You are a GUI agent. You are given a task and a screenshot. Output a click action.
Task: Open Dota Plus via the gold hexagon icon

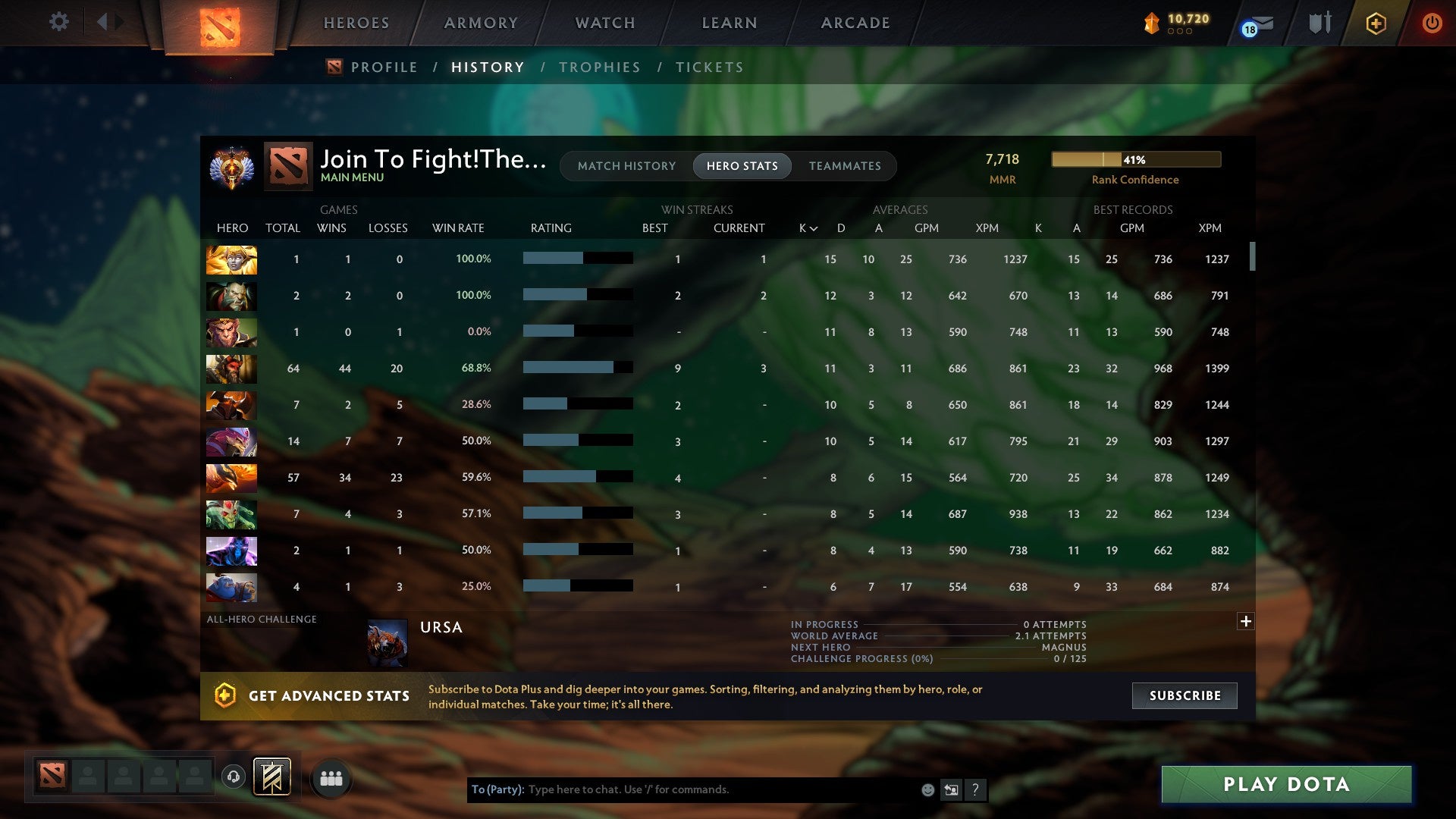1376,23
